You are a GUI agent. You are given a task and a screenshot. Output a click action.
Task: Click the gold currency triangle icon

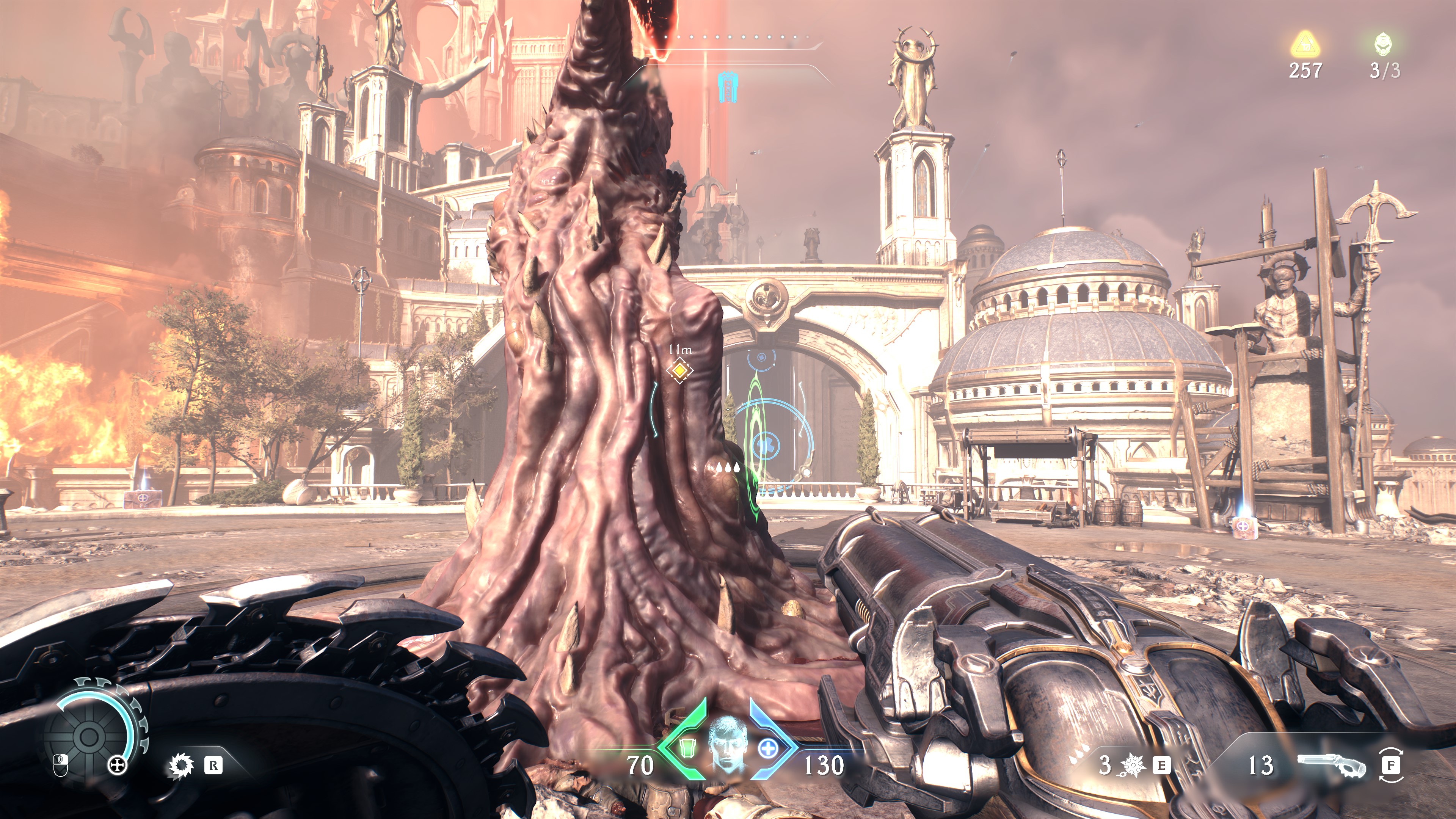click(1305, 44)
